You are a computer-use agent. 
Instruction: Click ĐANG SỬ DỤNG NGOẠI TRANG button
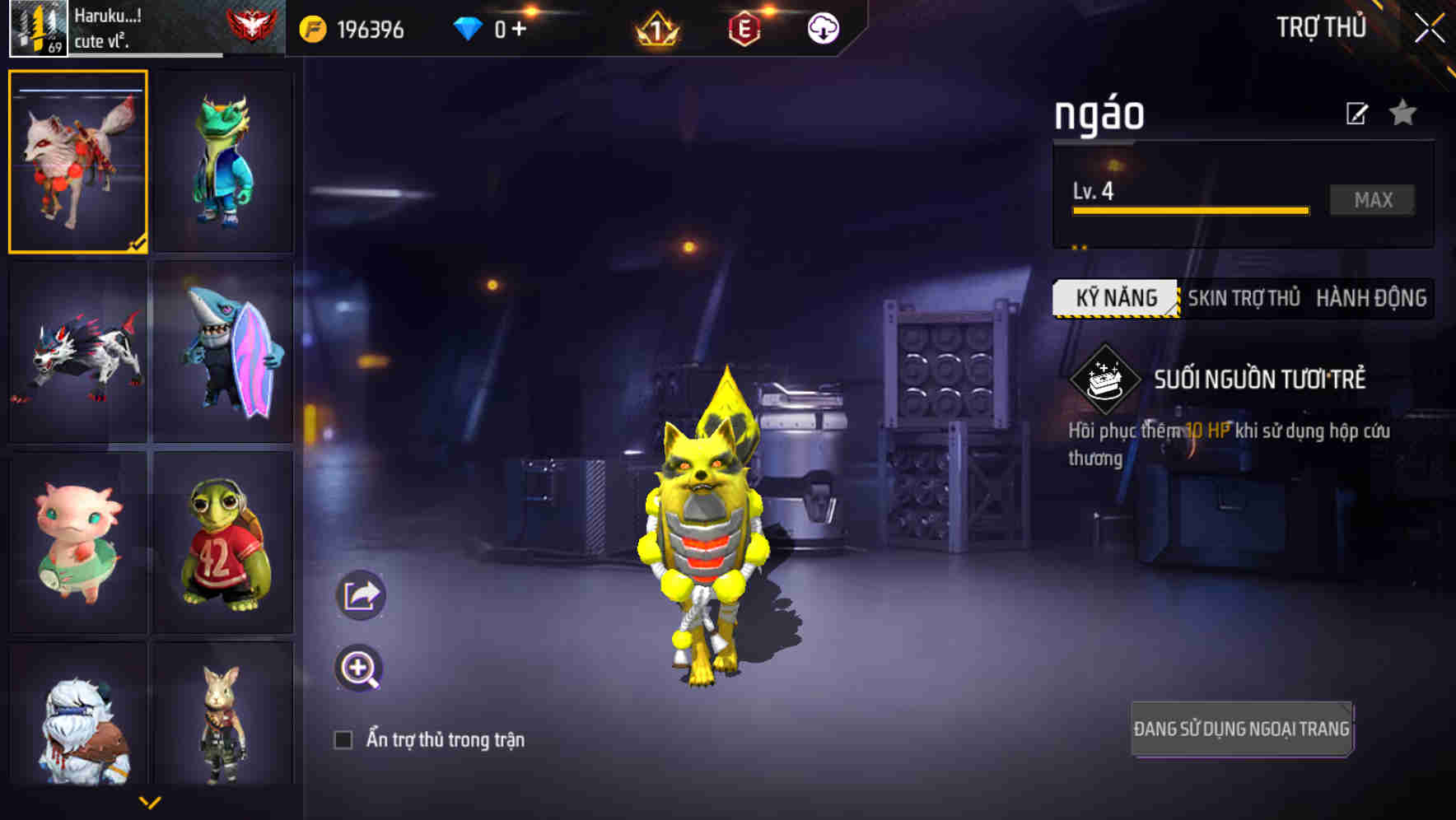click(x=1241, y=728)
